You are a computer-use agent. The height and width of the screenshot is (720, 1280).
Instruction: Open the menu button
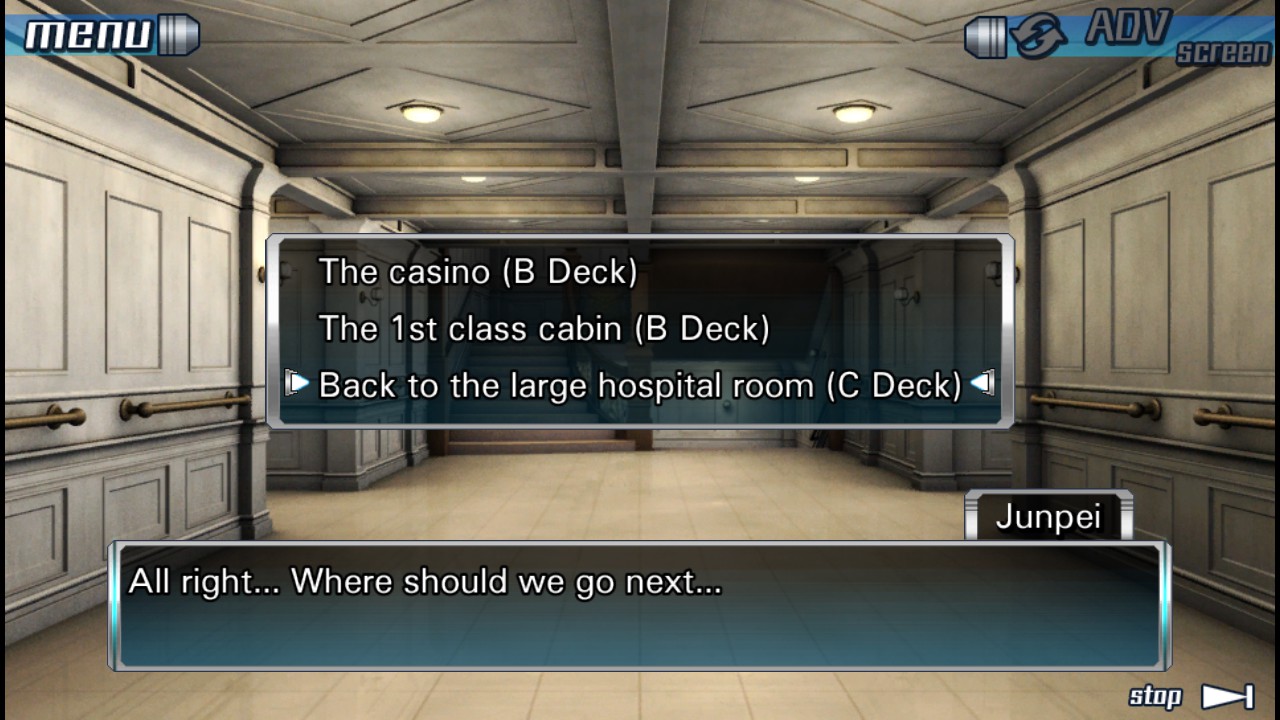click(x=100, y=36)
